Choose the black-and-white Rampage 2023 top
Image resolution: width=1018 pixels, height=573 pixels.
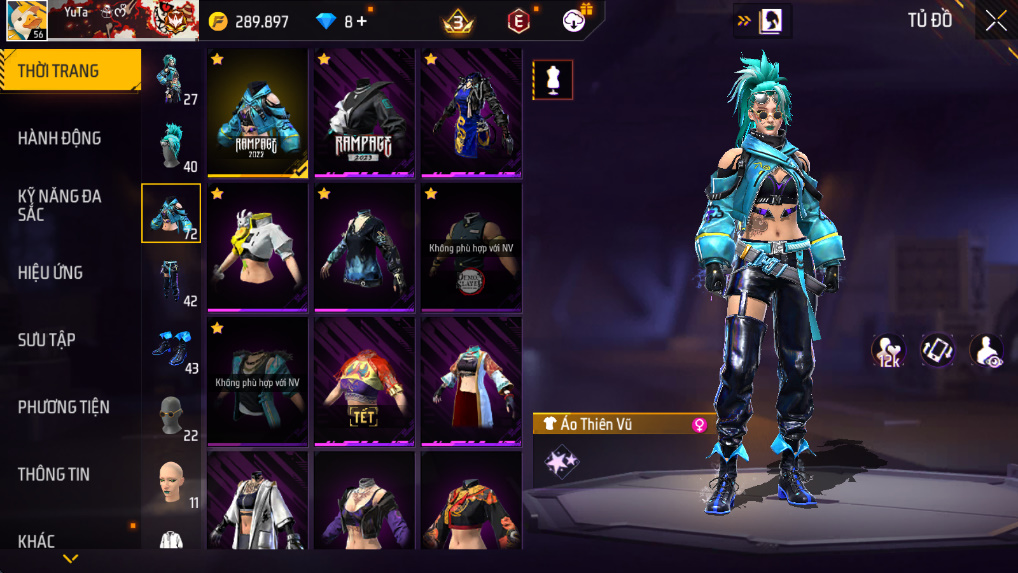click(x=364, y=113)
